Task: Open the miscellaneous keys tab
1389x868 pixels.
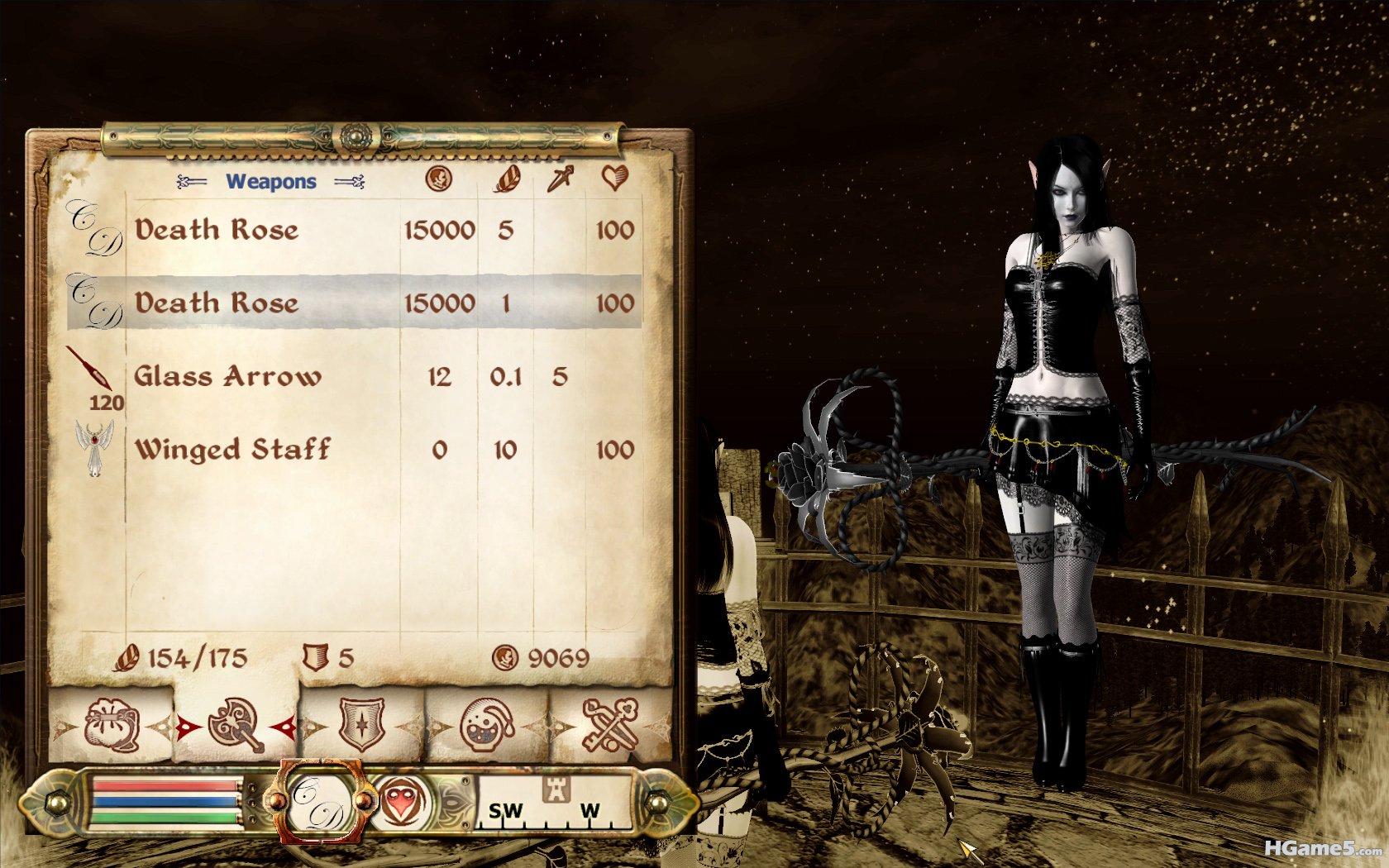Action: (611, 726)
